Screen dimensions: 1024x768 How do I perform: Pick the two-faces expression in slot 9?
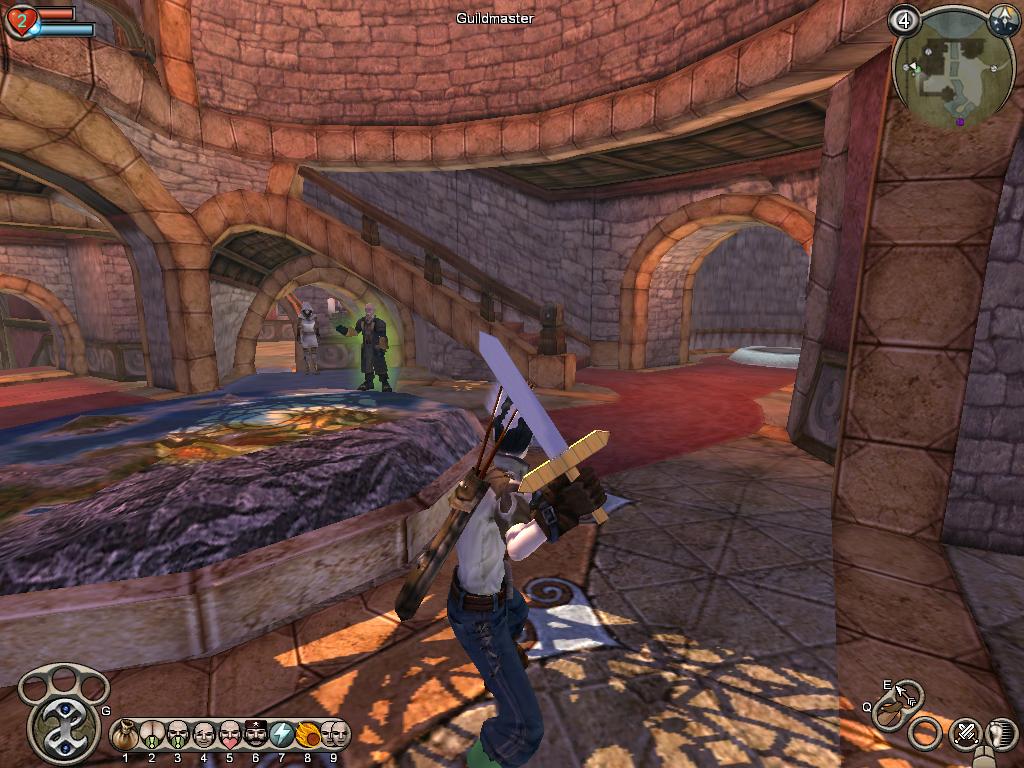tap(334, 735)
